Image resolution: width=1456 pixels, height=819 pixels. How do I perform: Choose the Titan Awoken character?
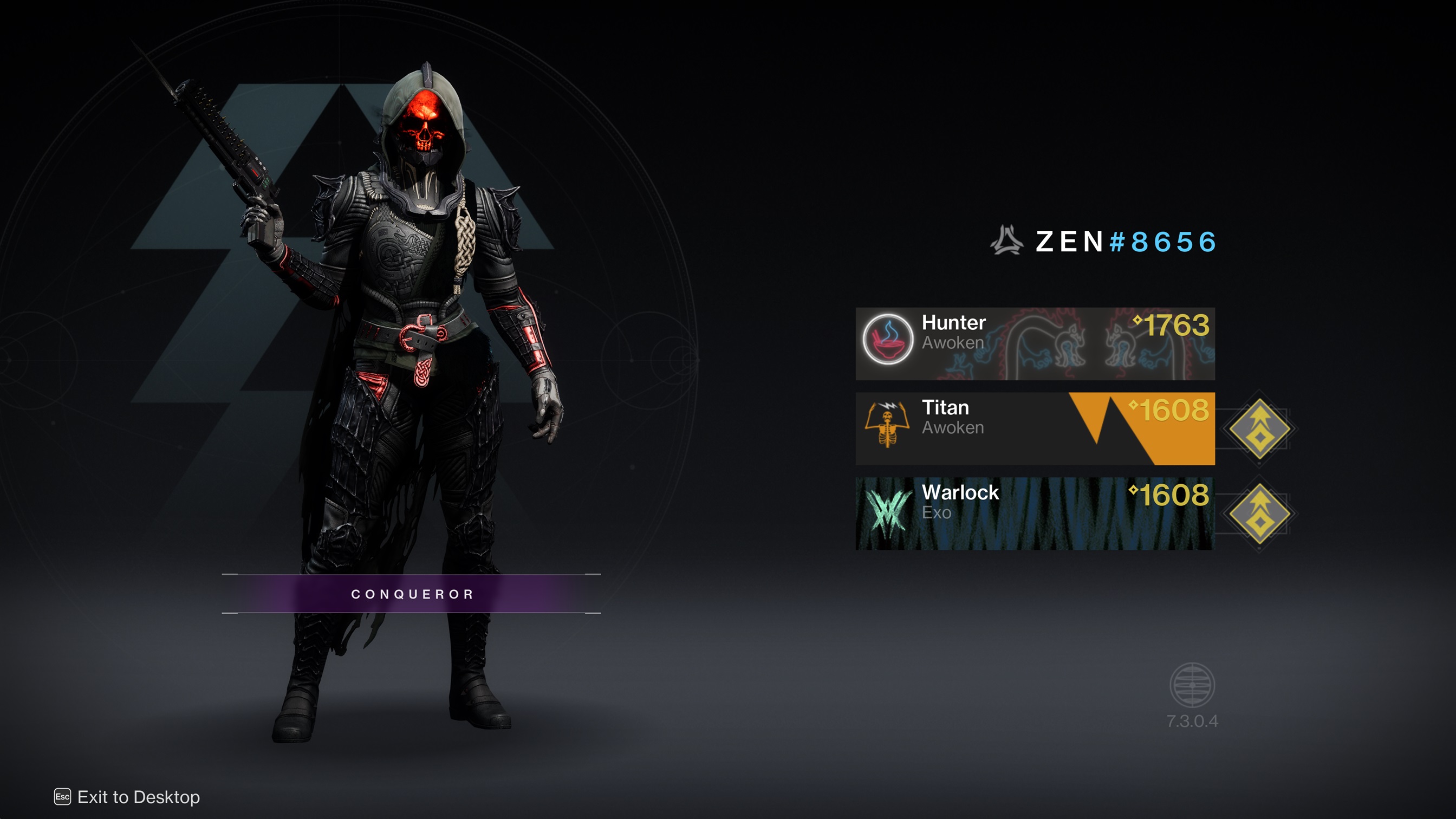pyautogui.click(x=1035, y=428)
